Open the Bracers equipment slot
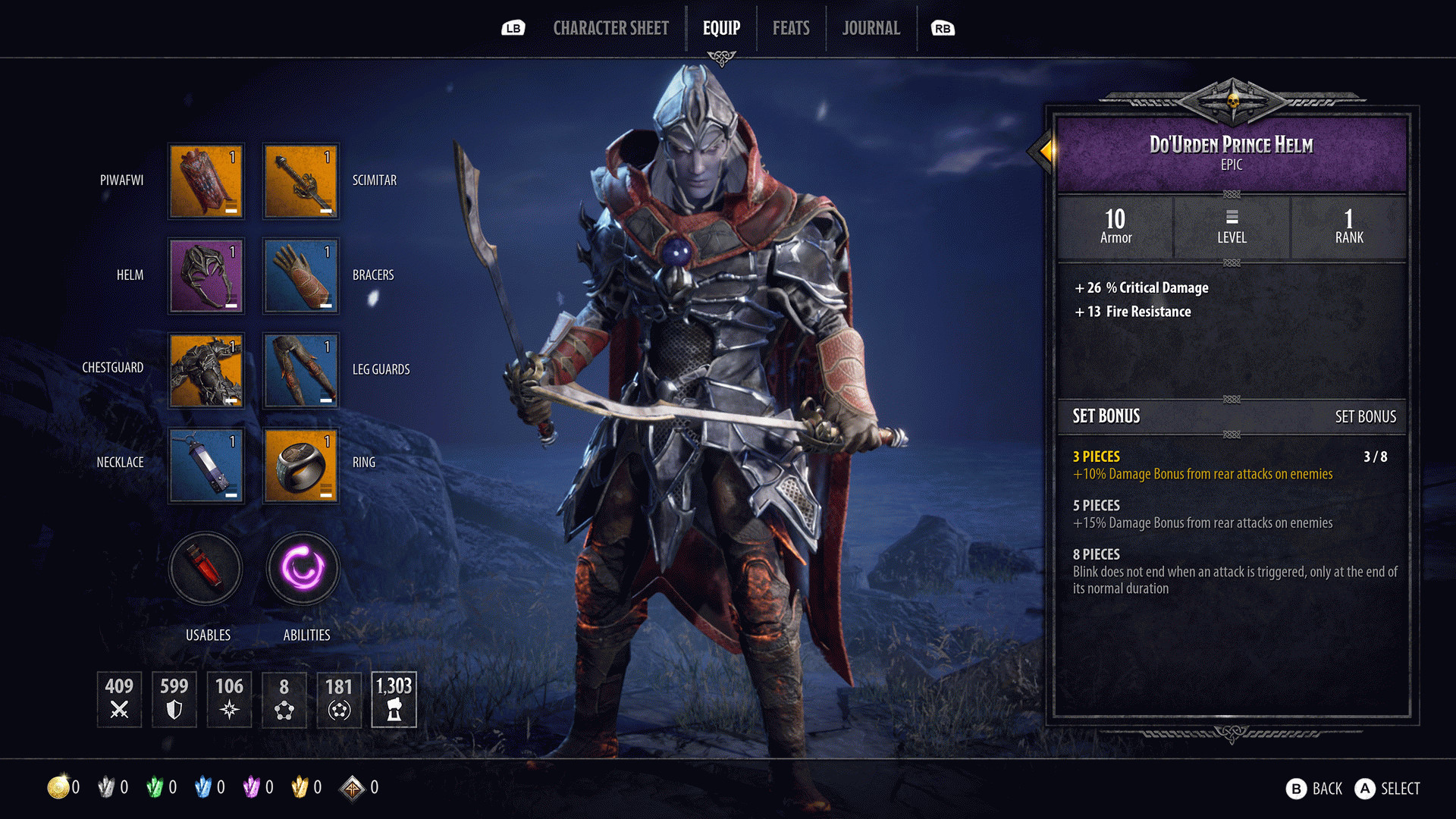The height and width of the screenshot is (819, 1456). (301, 276)
